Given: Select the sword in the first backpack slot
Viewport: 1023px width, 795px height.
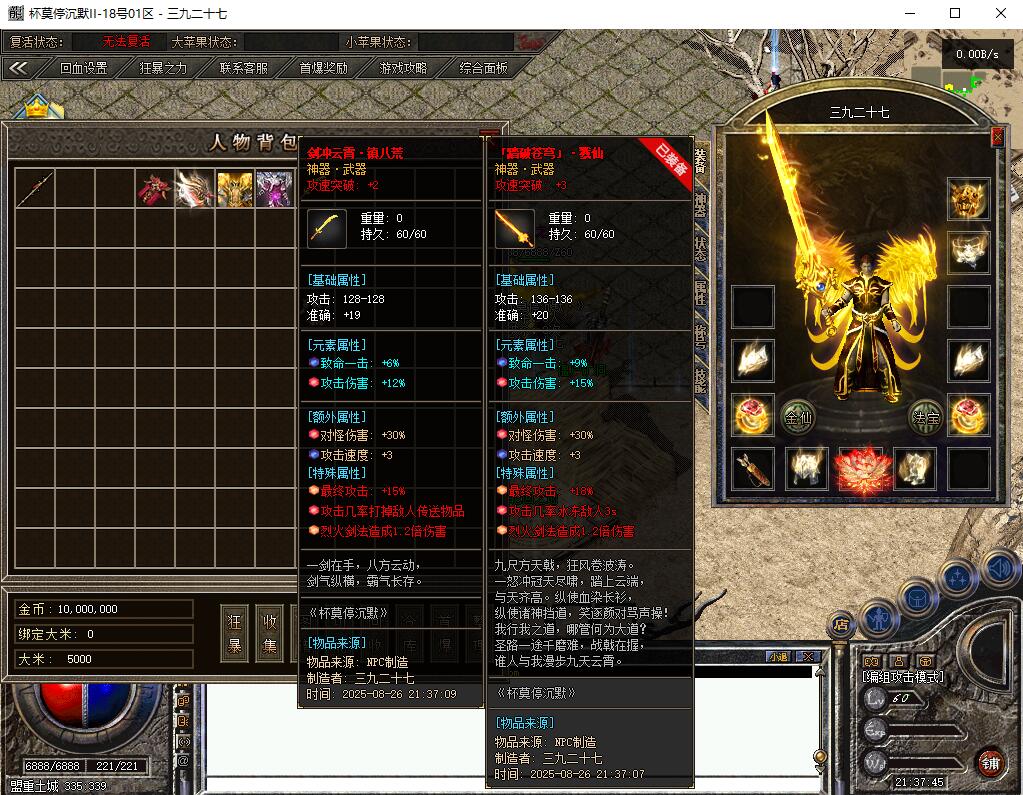Looking at the screenshot, I should tap(34, 188).
